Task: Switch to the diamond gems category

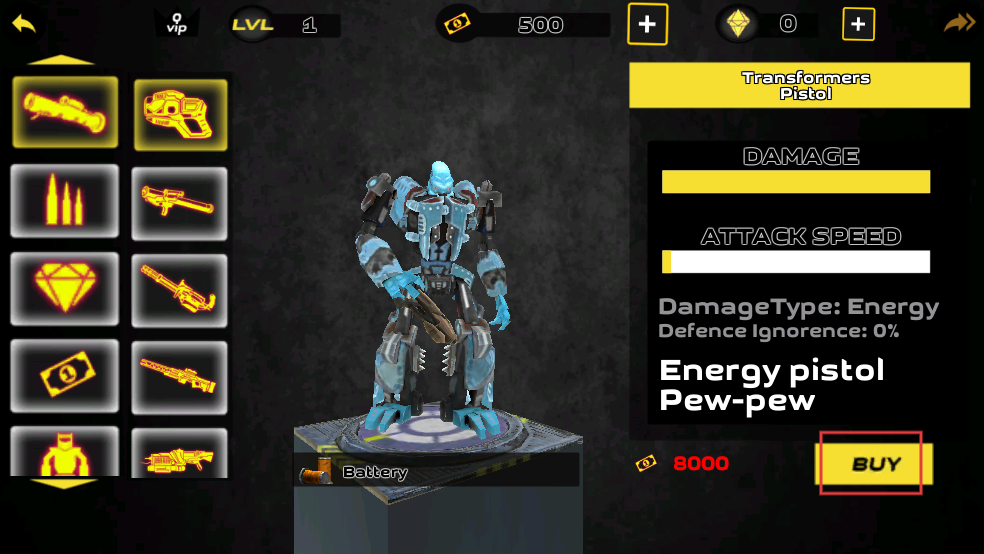Action: point(65,288)
